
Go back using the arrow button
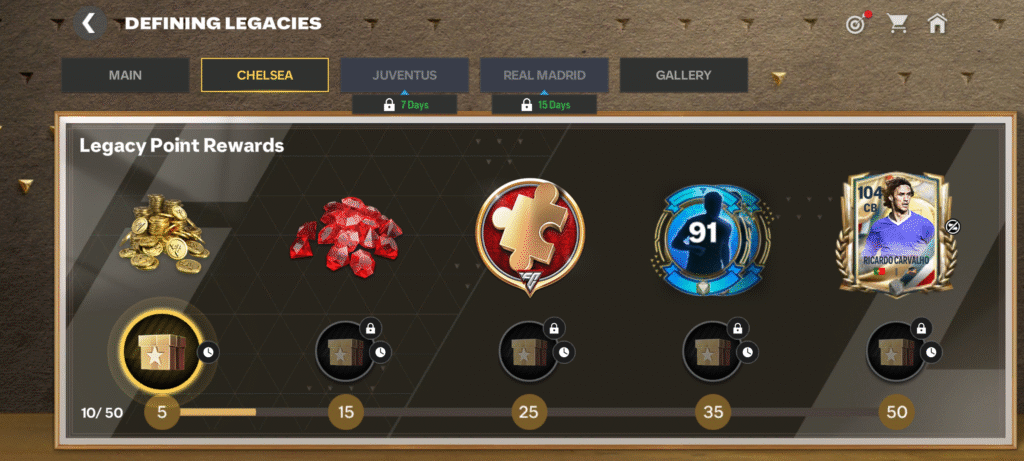tap(90, 23)
